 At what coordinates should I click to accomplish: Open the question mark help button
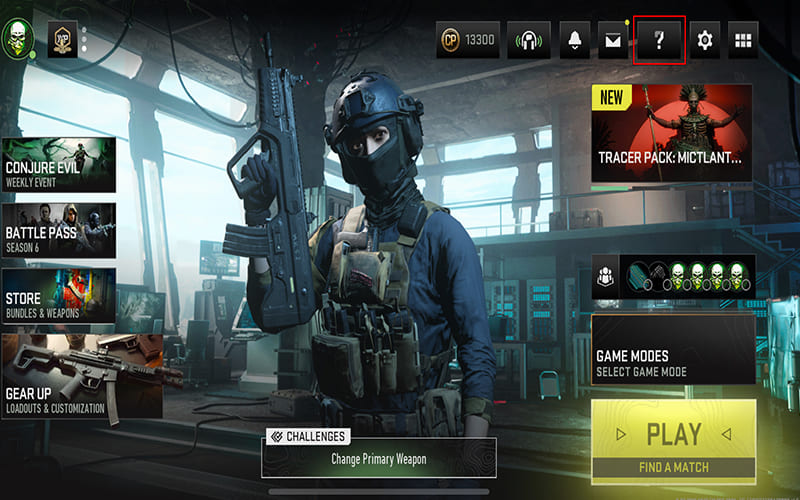point(659,40)
